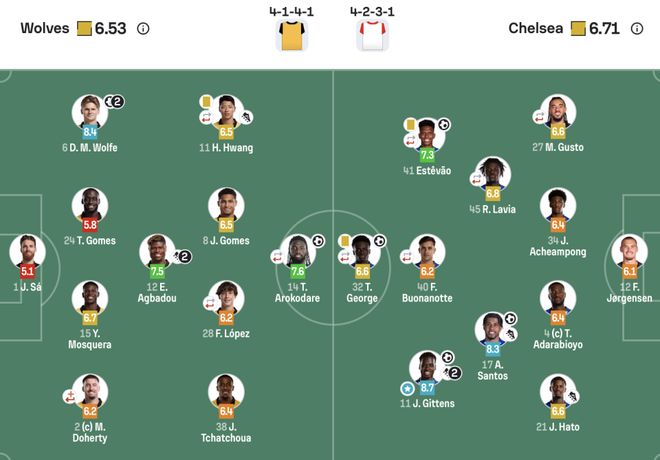Open T. Gomes's player card
The height and width of the screenshot is (460, 660).
tap(90, 204)
